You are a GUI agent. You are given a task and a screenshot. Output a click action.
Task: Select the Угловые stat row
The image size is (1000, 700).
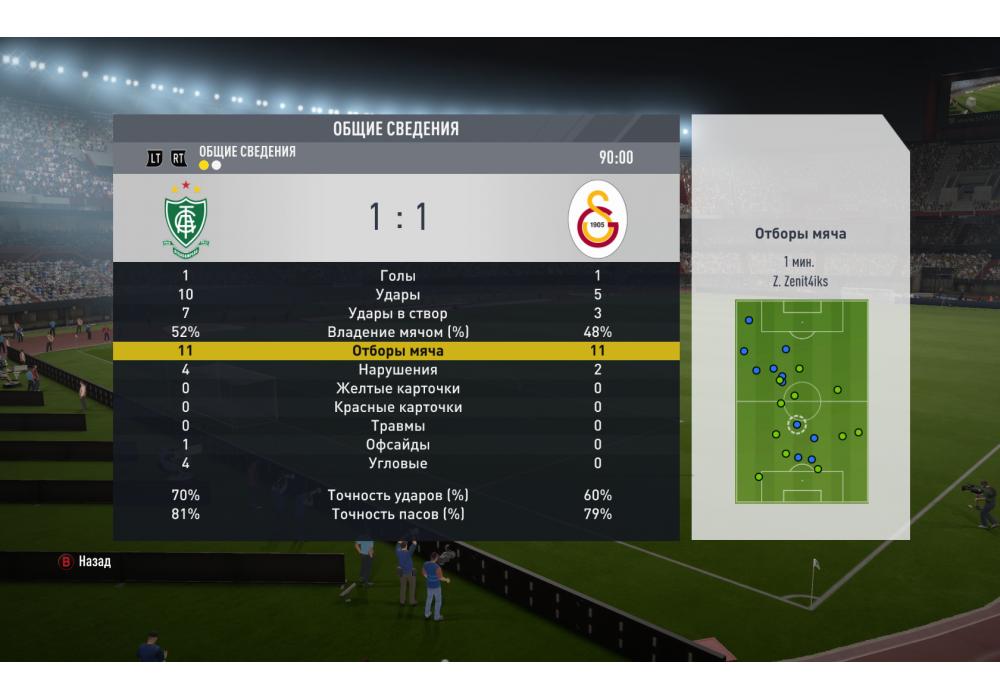pos(397,464)
